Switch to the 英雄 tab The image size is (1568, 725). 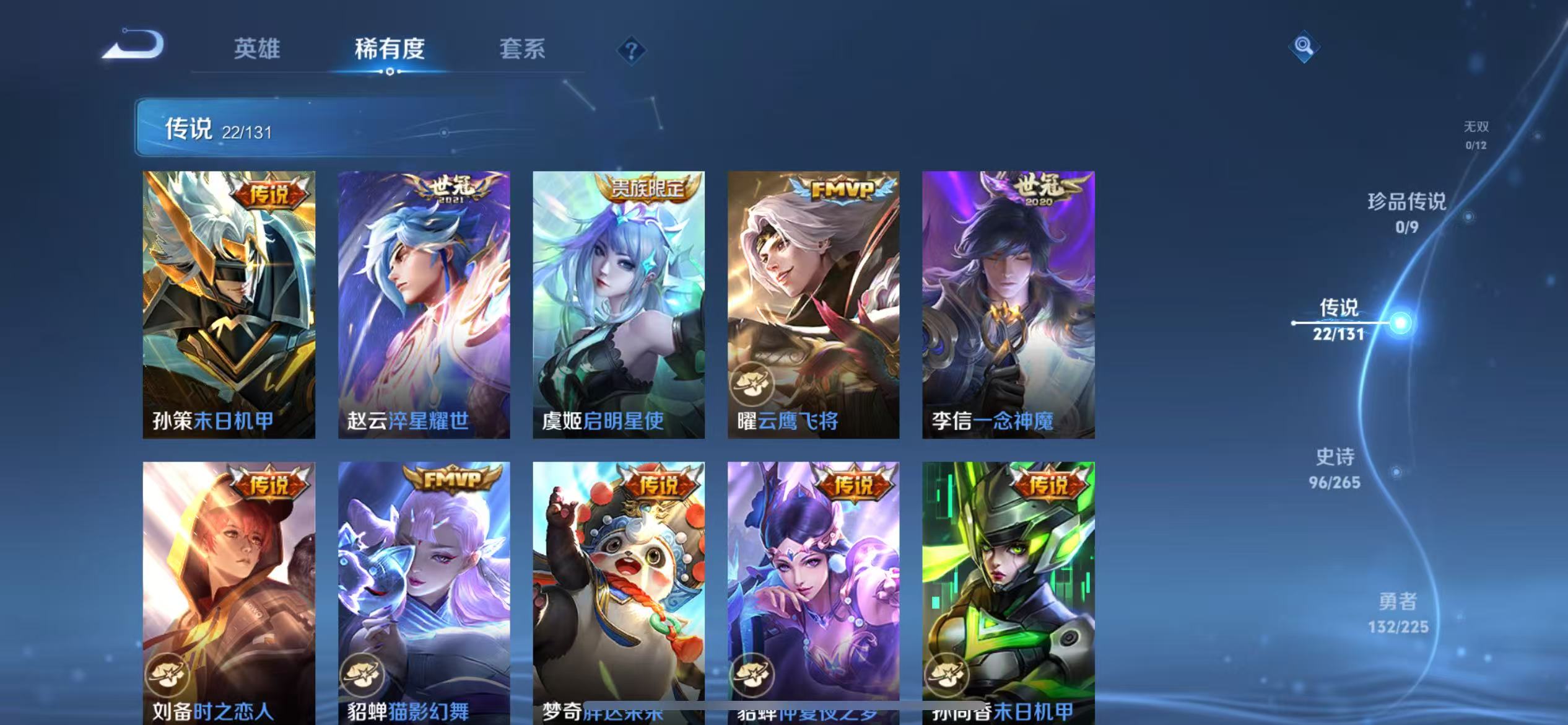pos(258,50)
